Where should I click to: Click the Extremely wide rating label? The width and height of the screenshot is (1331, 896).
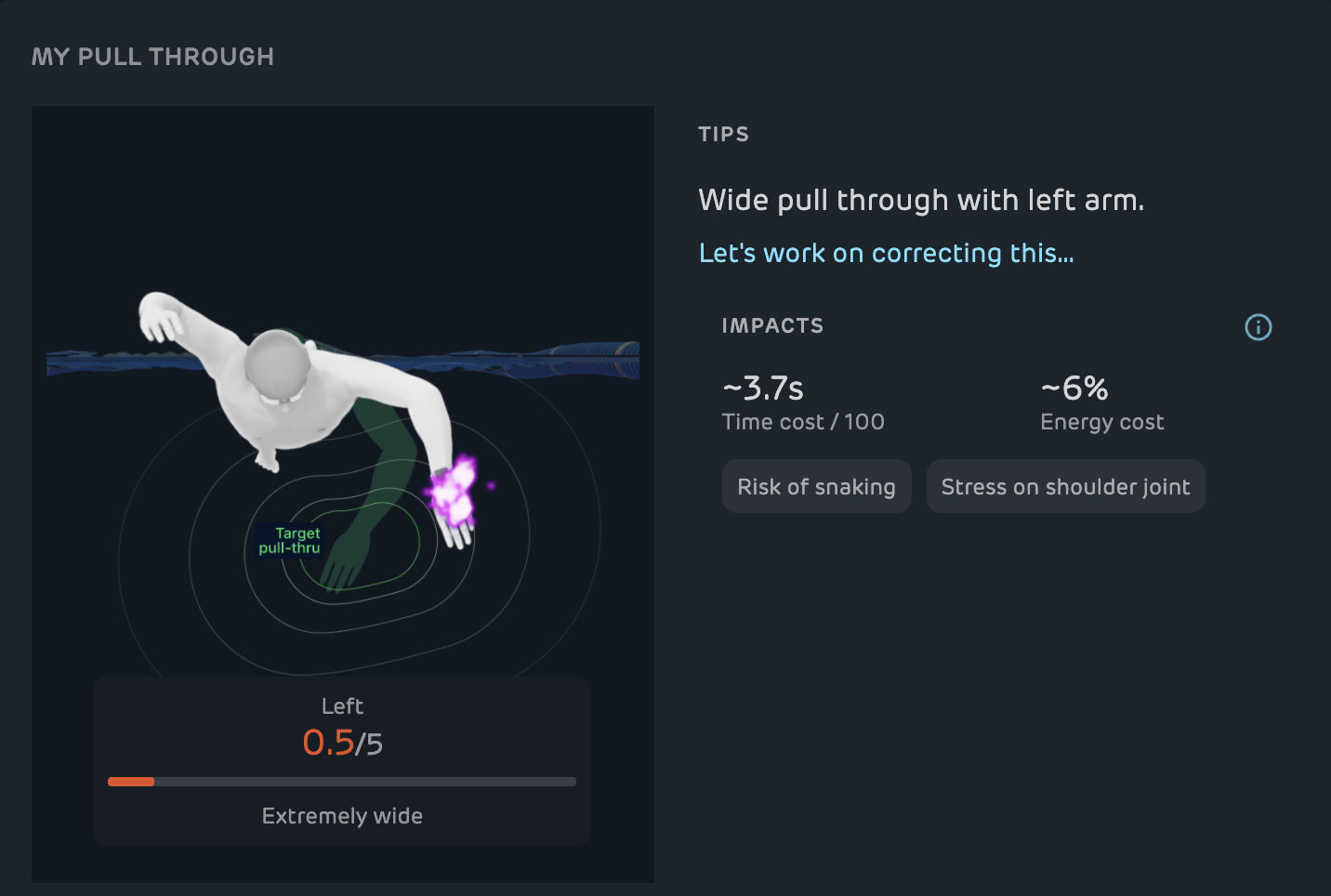pyautogui.click(x=341, y=816)
